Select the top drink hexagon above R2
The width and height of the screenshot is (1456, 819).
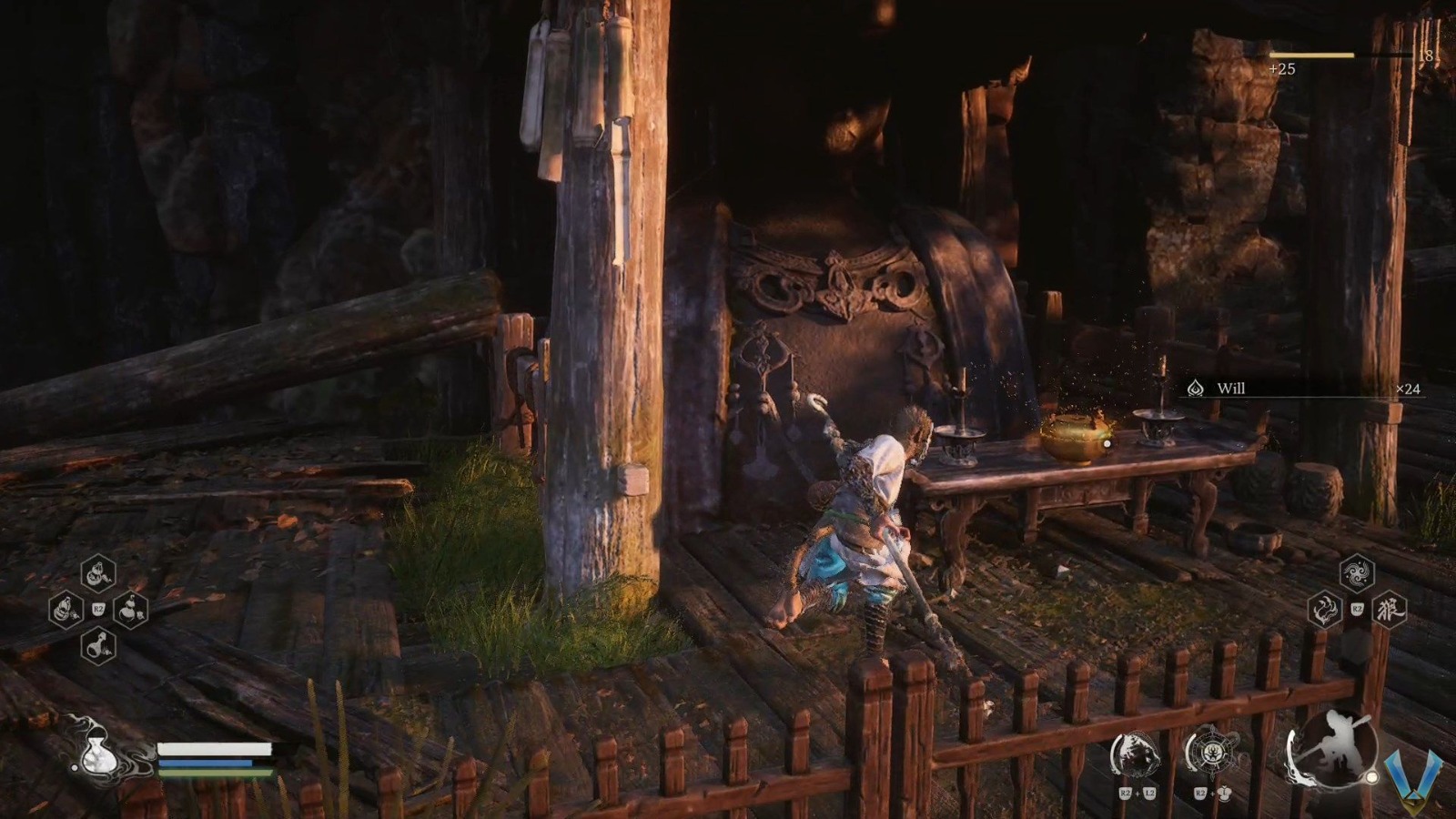97,573
